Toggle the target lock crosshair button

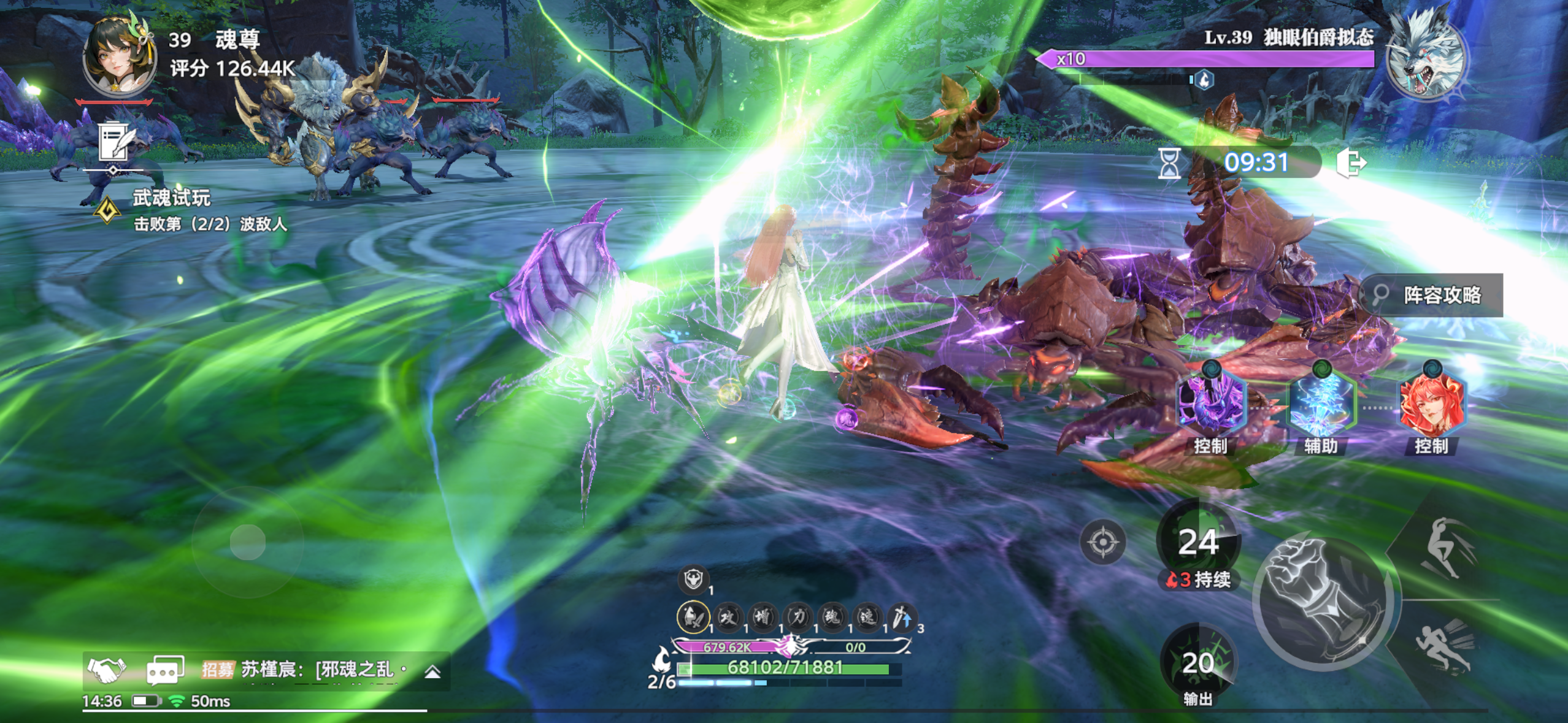pyautogui.click(x=1102, y=542)
